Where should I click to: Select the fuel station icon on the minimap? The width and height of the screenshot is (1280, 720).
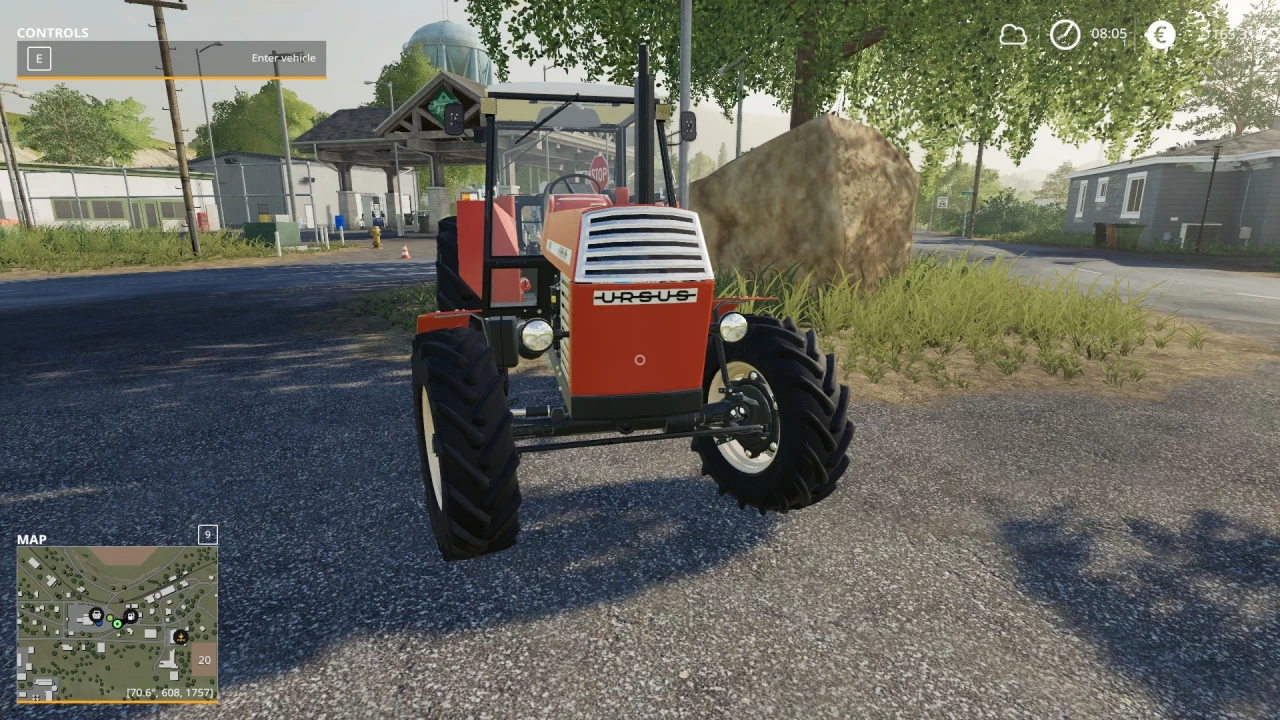click(x=130, y=616)
